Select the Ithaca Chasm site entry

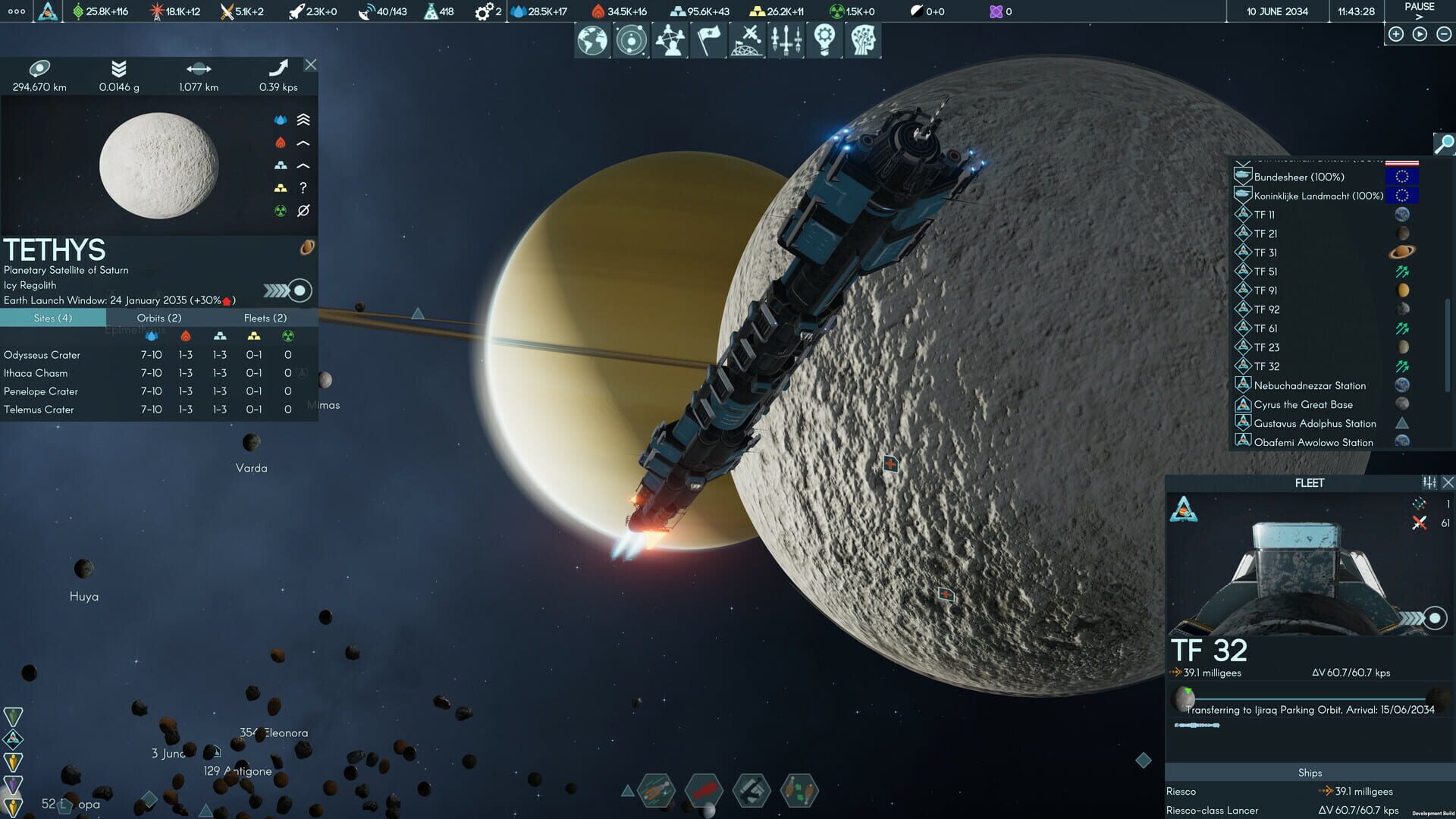click(x=36, y=372)
